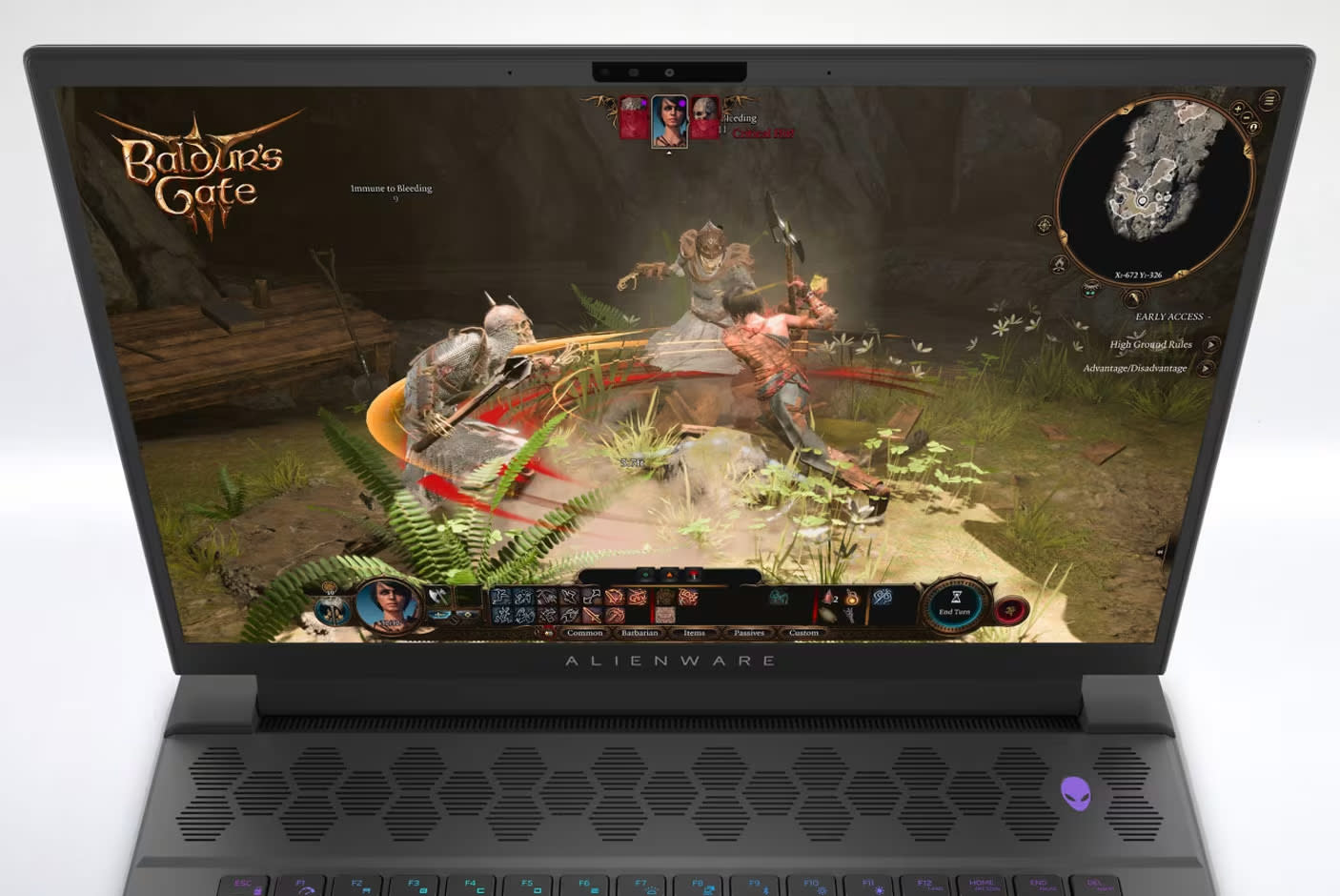1340x896 pixels.
Task: Open the hamburger menu above the minimap
Action: pyautogui.click(x=1269, y=100)
